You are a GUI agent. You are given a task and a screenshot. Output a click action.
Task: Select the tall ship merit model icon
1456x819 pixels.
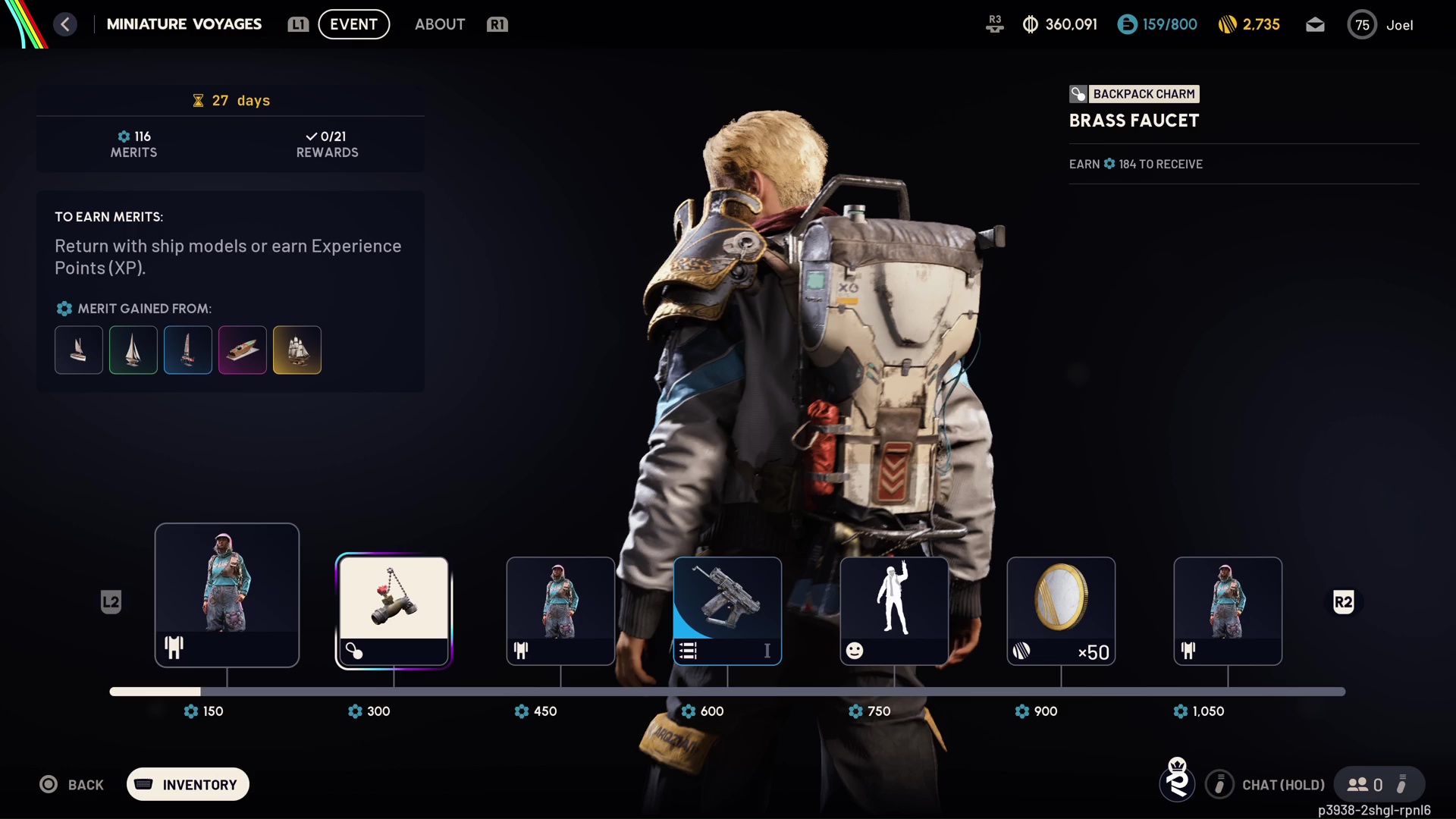pyautogui.click(x=297, y=350)
